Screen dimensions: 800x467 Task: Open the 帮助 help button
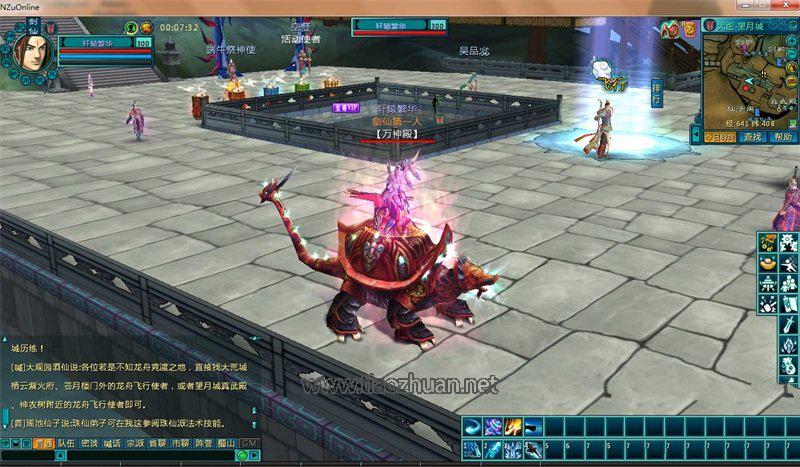(783, 136)
